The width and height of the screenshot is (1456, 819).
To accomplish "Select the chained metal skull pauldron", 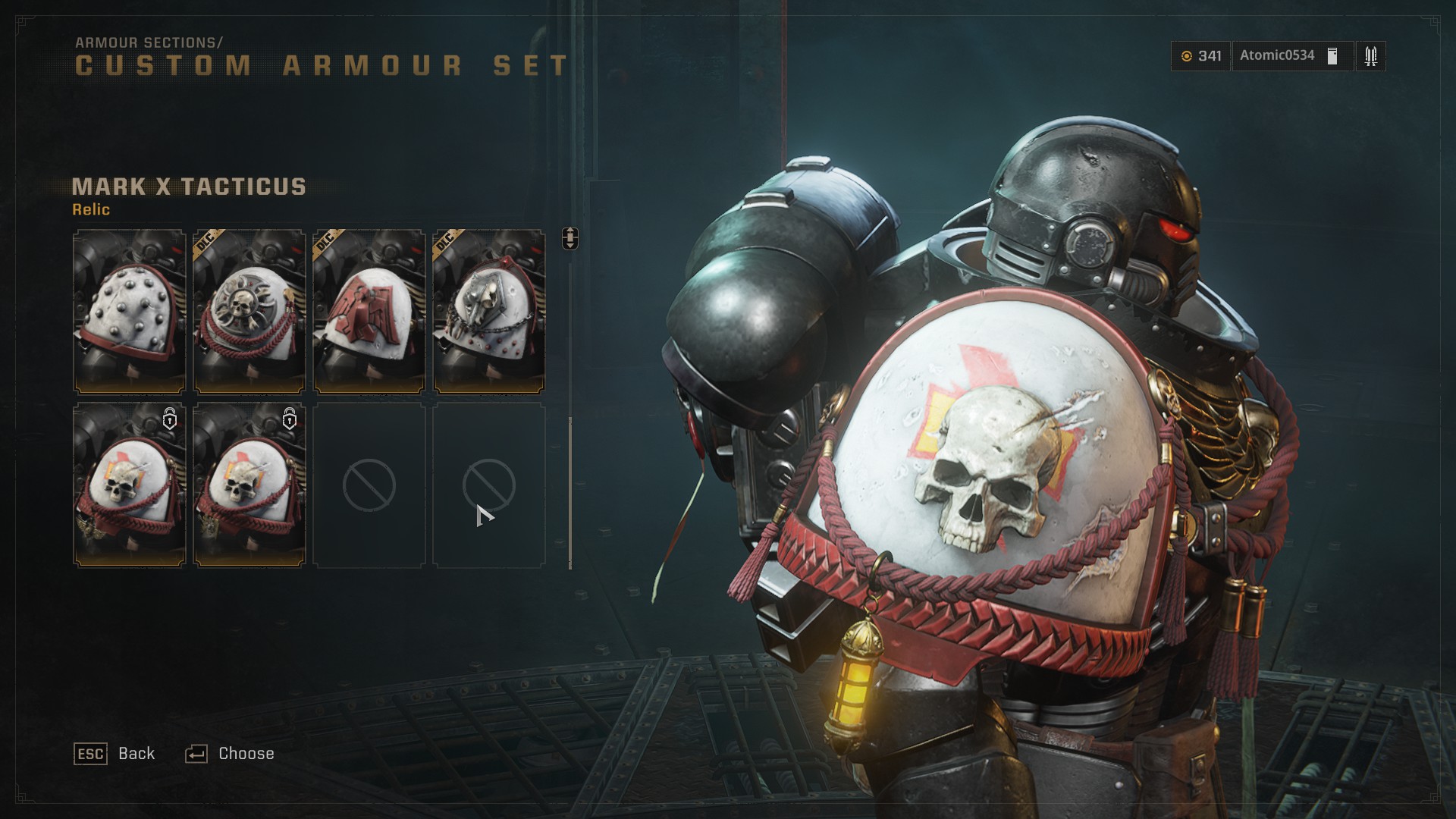I will 488,312.
